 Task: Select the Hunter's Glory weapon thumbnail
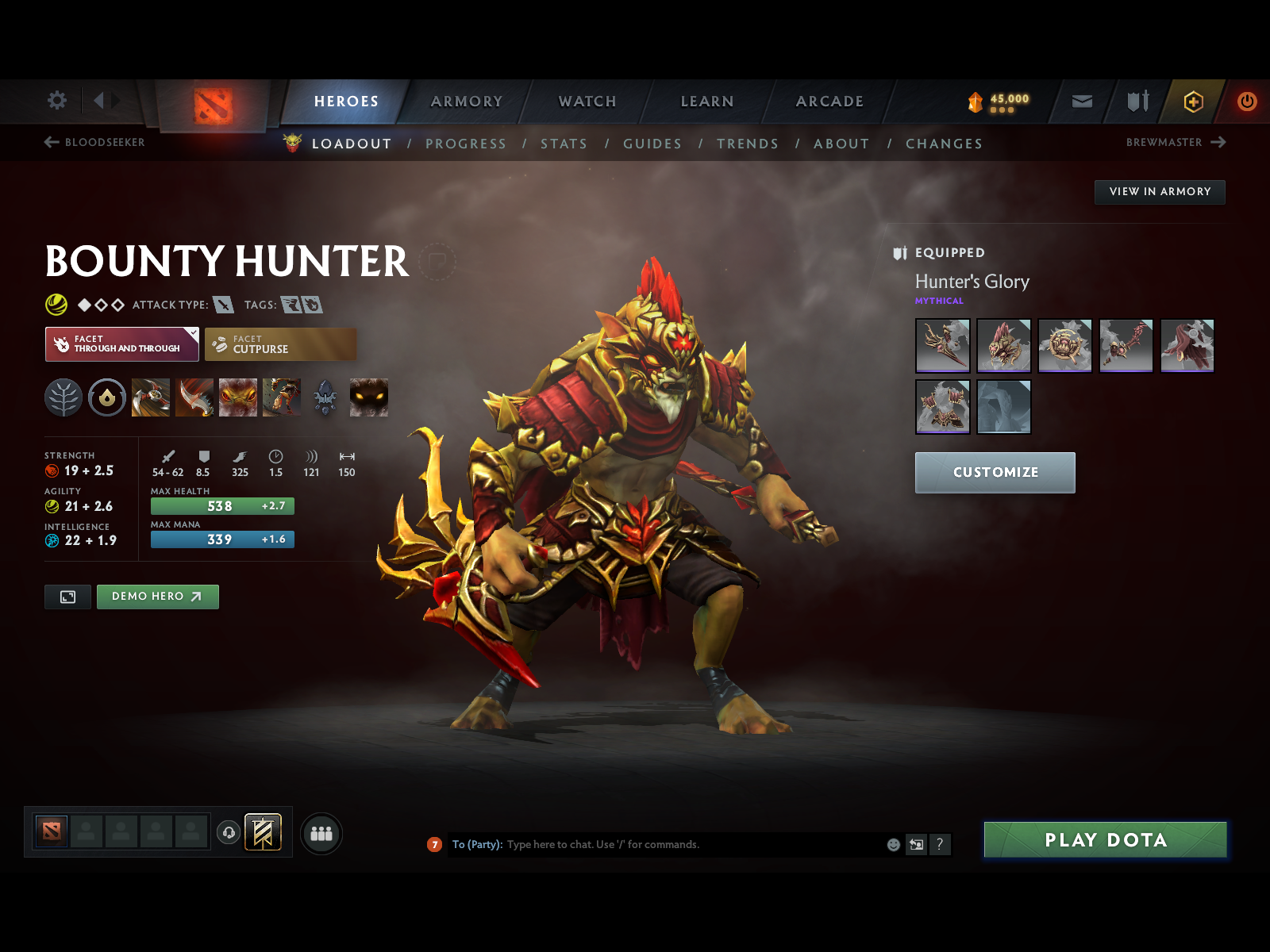(943, 346)
